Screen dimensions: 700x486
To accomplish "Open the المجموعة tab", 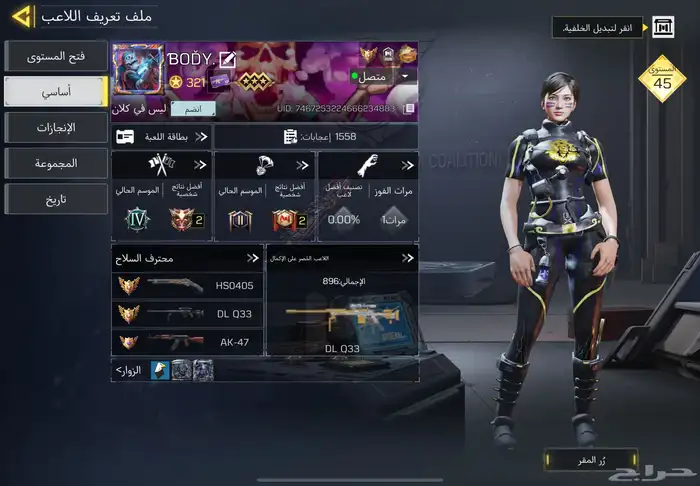I will 55,162.
